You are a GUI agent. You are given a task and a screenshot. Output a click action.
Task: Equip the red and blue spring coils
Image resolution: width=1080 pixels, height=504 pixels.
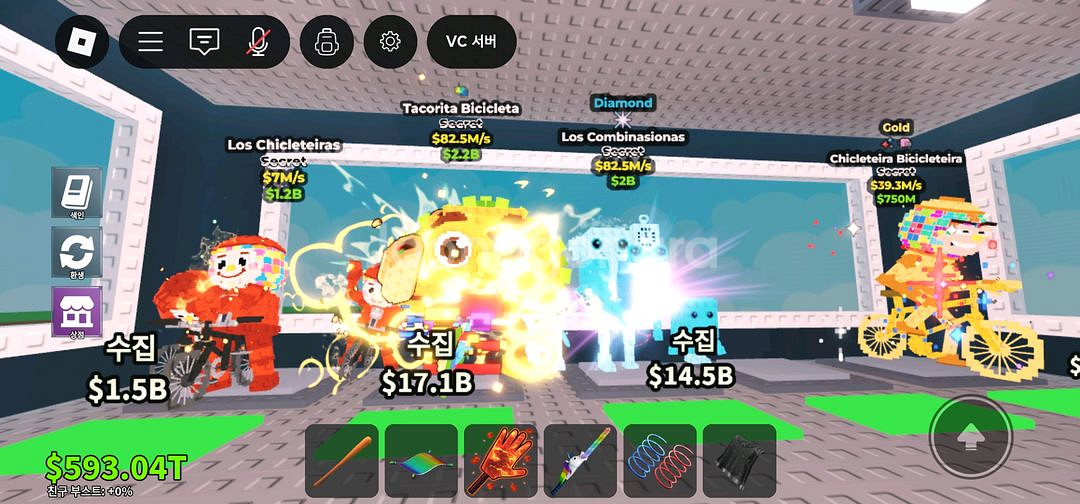pos(660,461)
